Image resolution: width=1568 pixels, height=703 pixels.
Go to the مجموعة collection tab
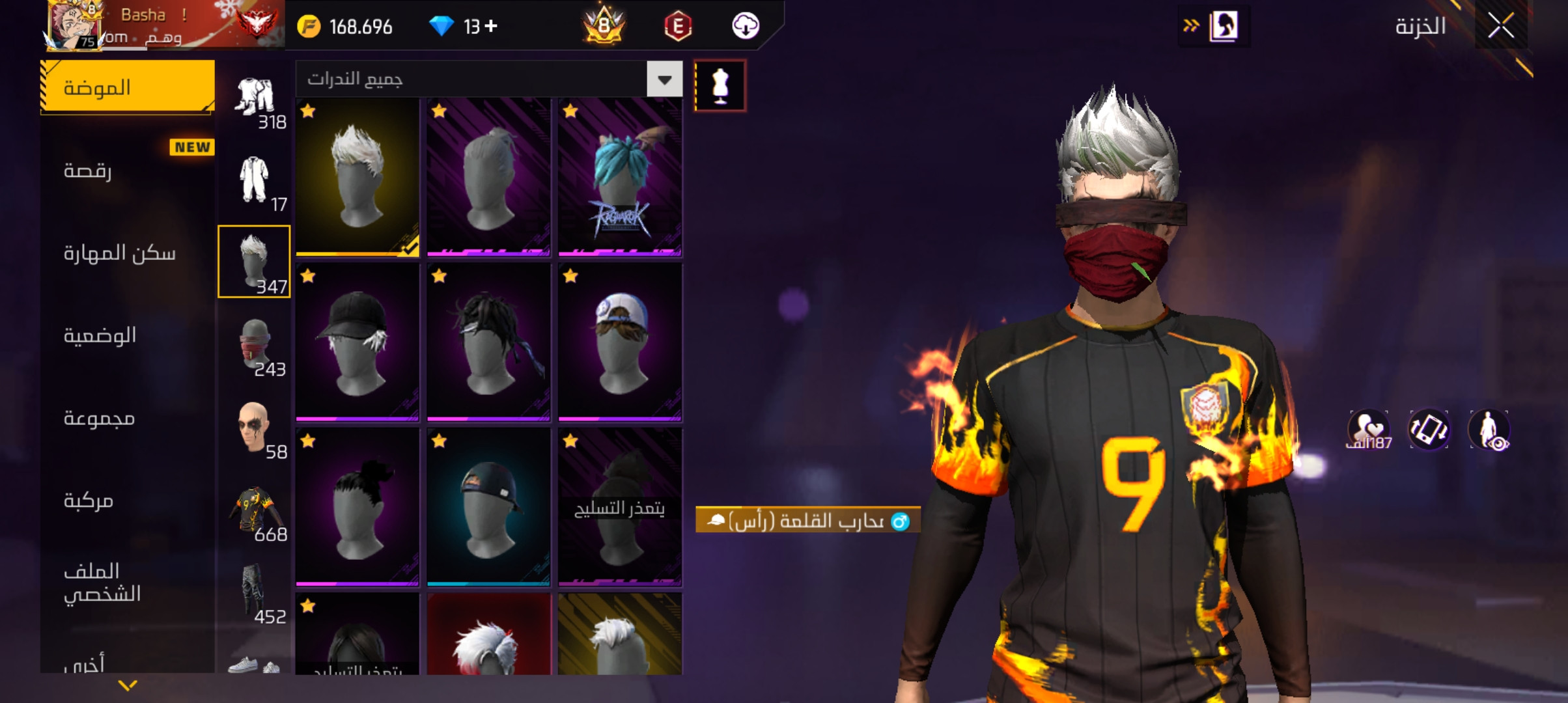click(128, 418)
